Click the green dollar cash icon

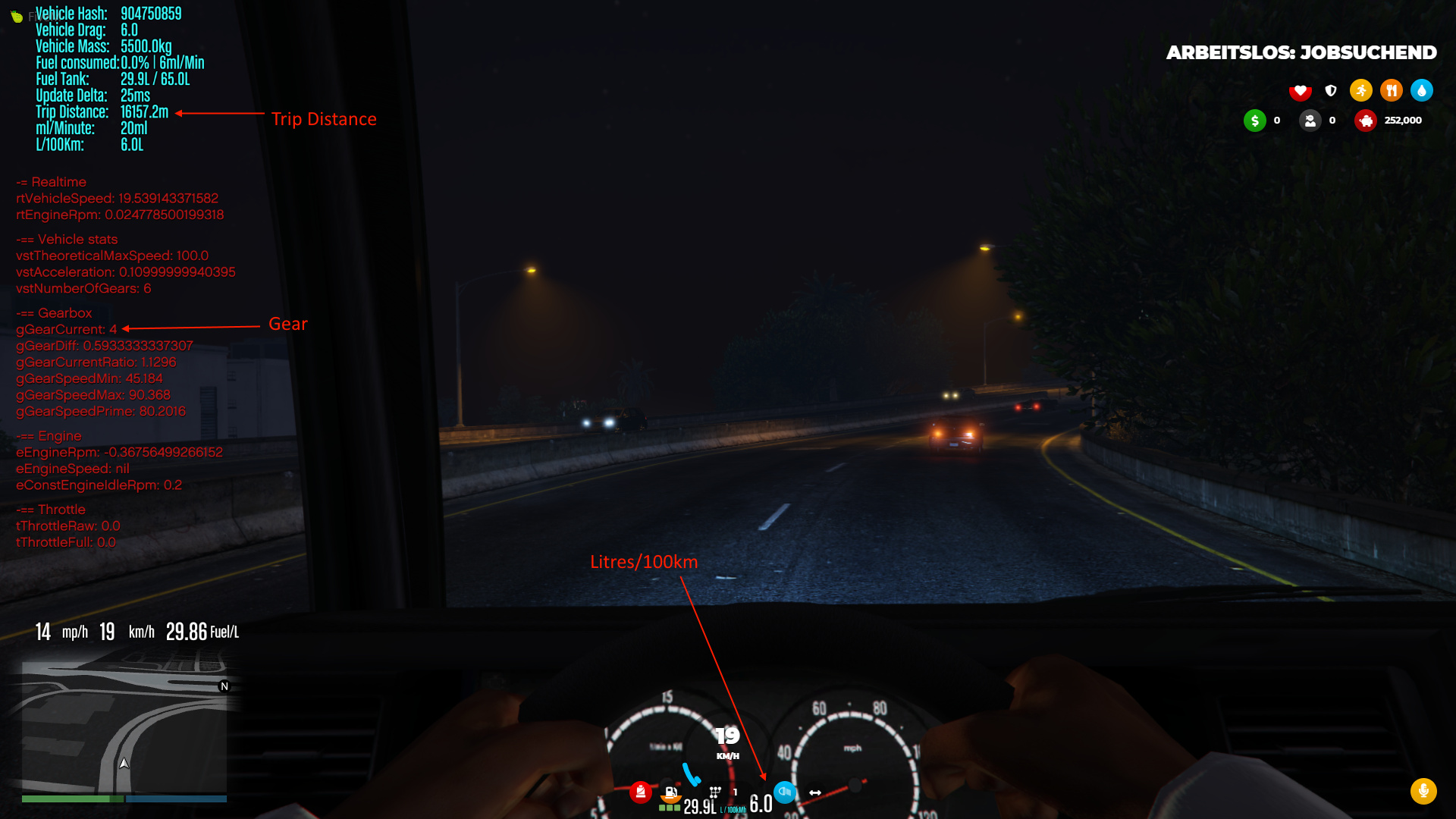tap(1255, 120)
